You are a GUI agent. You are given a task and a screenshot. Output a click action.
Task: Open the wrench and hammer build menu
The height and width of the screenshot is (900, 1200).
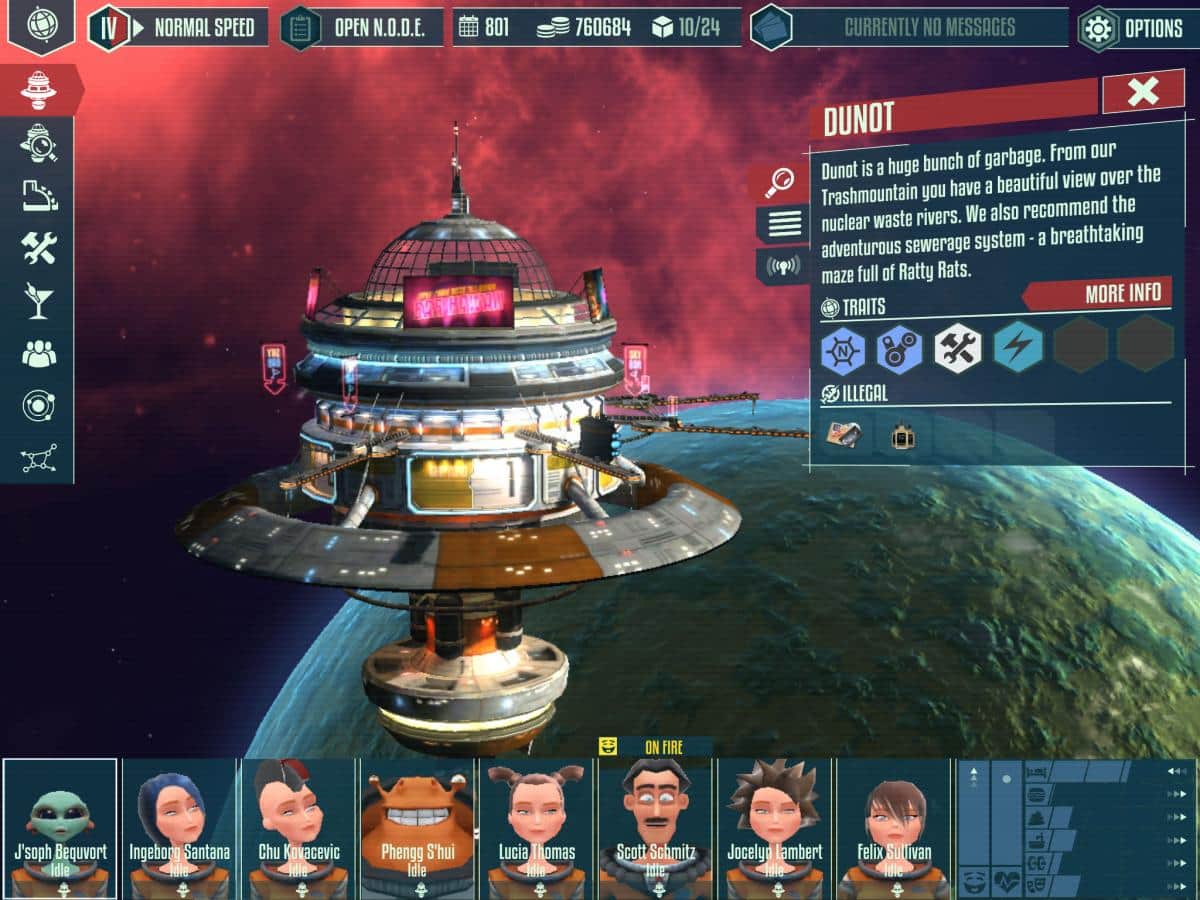[38, 247]
